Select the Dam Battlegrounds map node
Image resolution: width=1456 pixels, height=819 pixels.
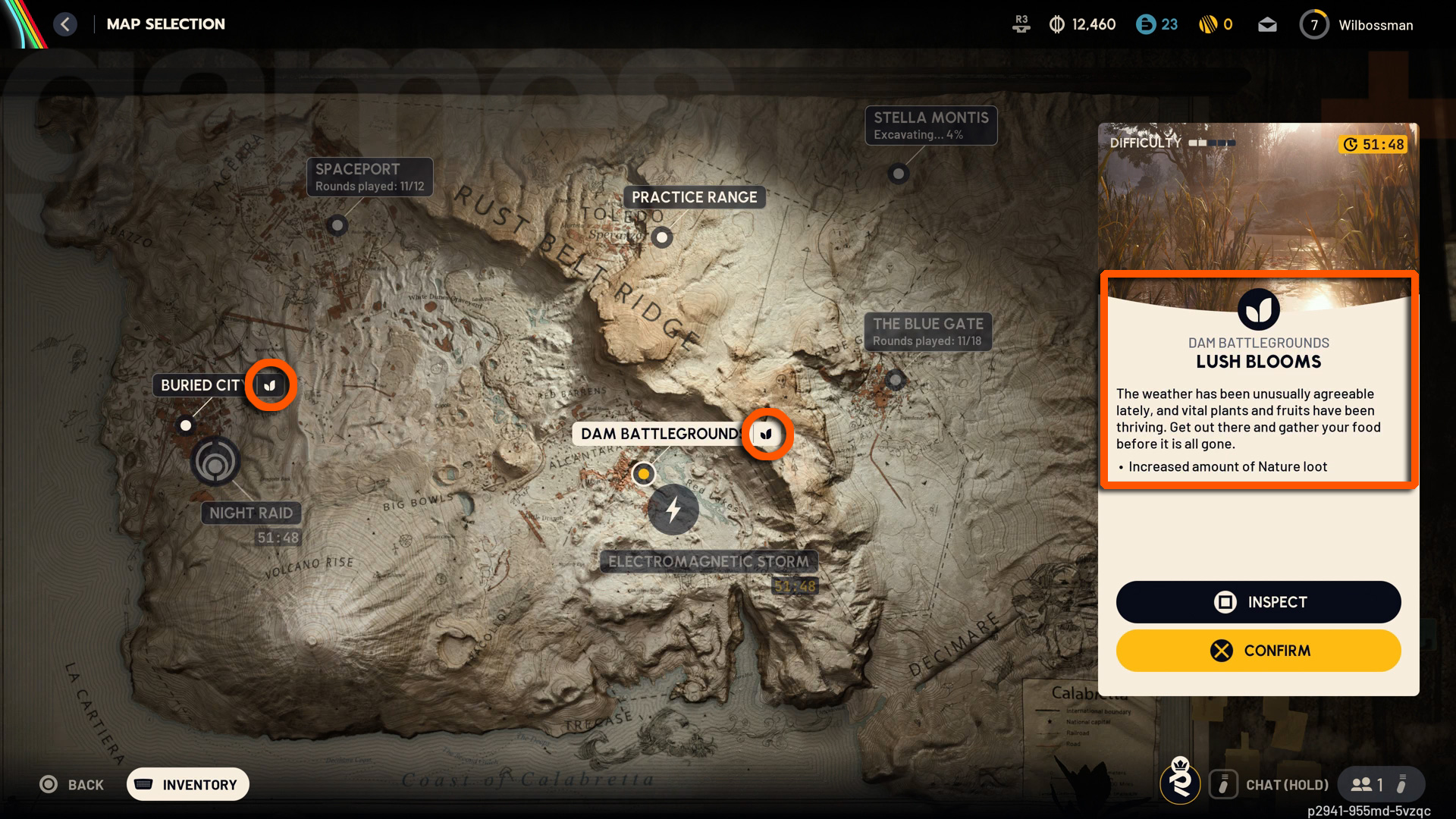[x=644, y=473]
